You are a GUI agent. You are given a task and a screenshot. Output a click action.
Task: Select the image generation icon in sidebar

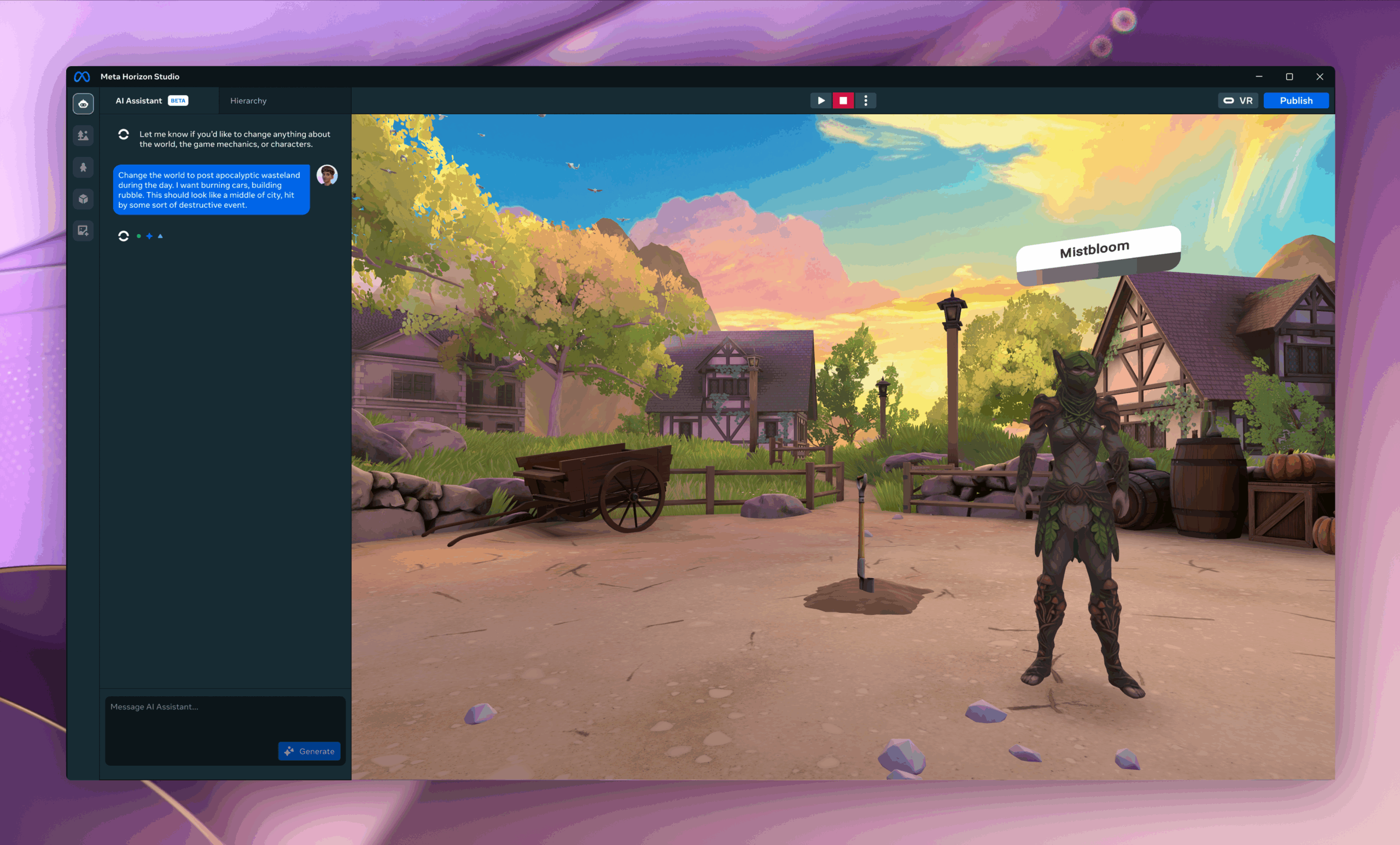[x=83, y=231]
